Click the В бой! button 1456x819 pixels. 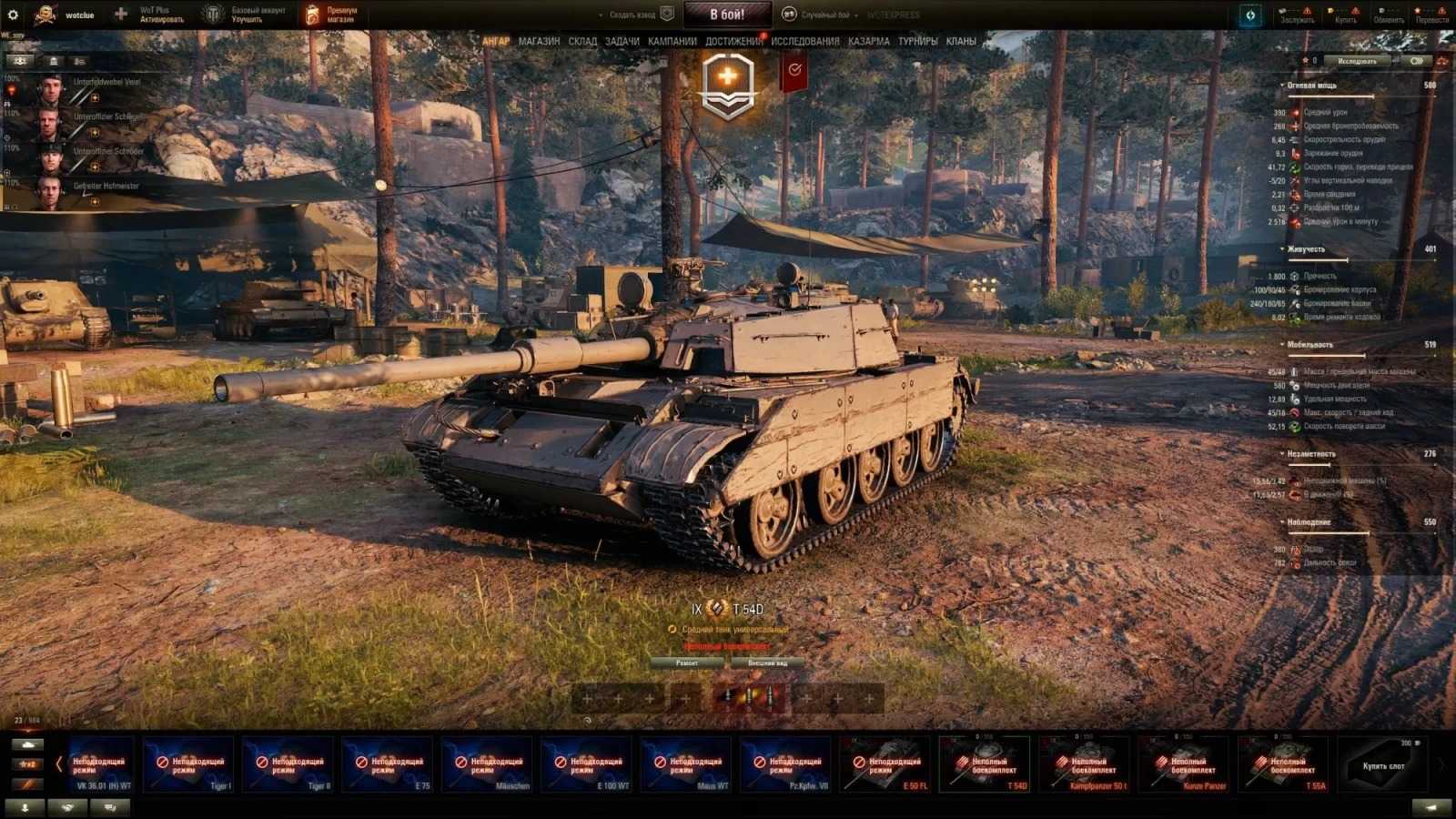coord(728,13)
